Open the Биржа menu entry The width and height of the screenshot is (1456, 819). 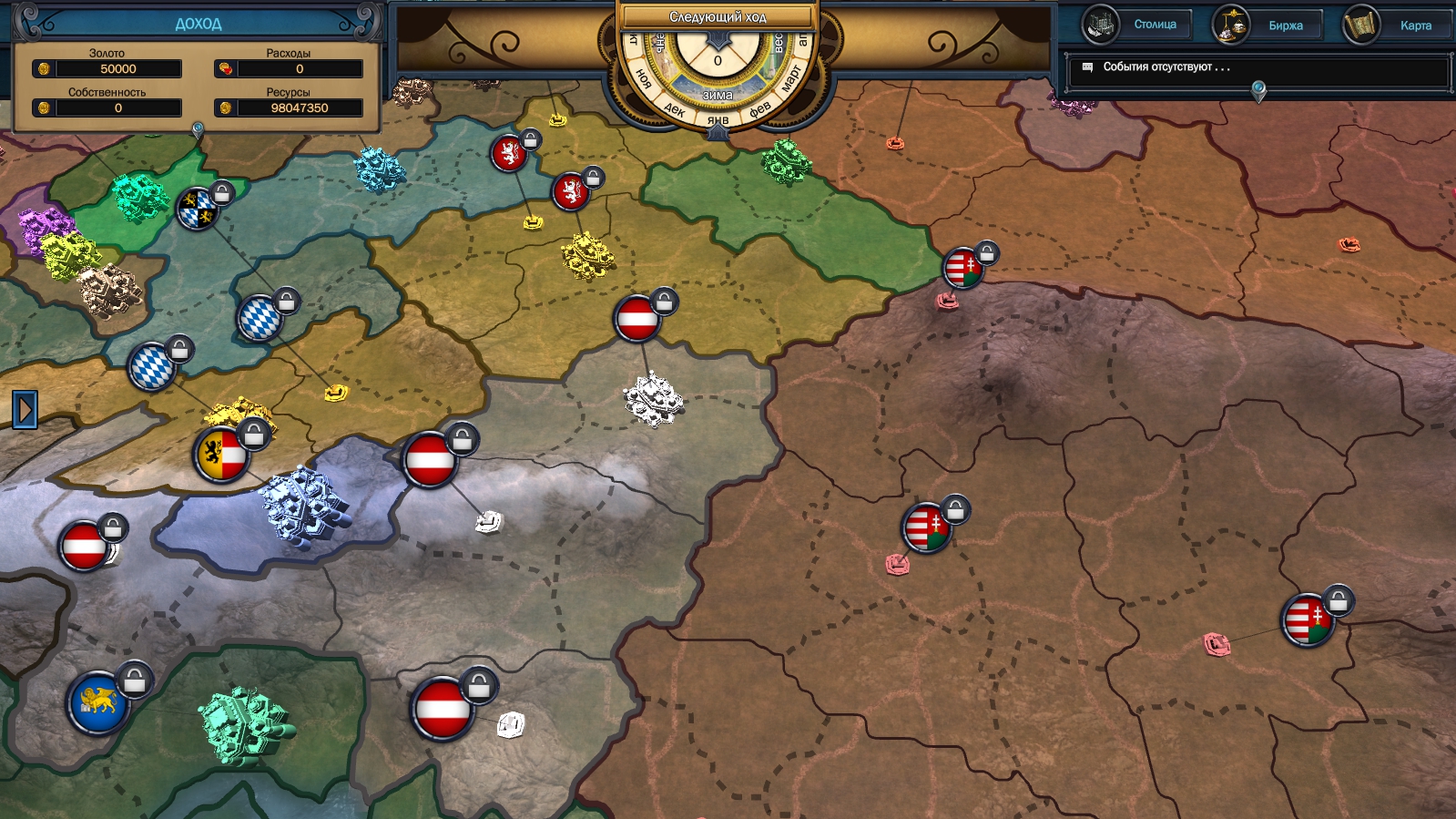[1286, 26]
